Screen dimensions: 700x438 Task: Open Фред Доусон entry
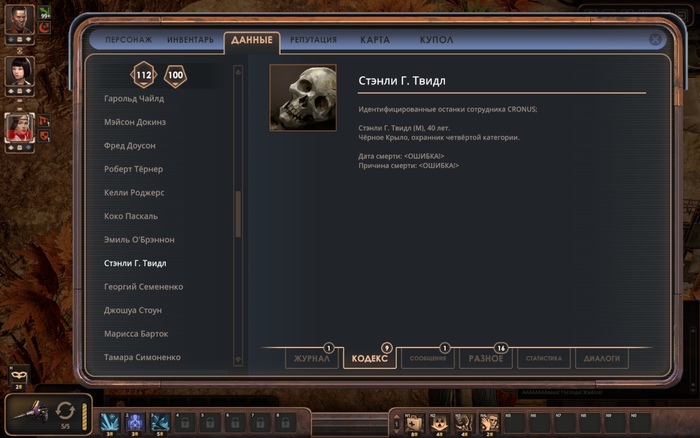(x=131, y=146)
